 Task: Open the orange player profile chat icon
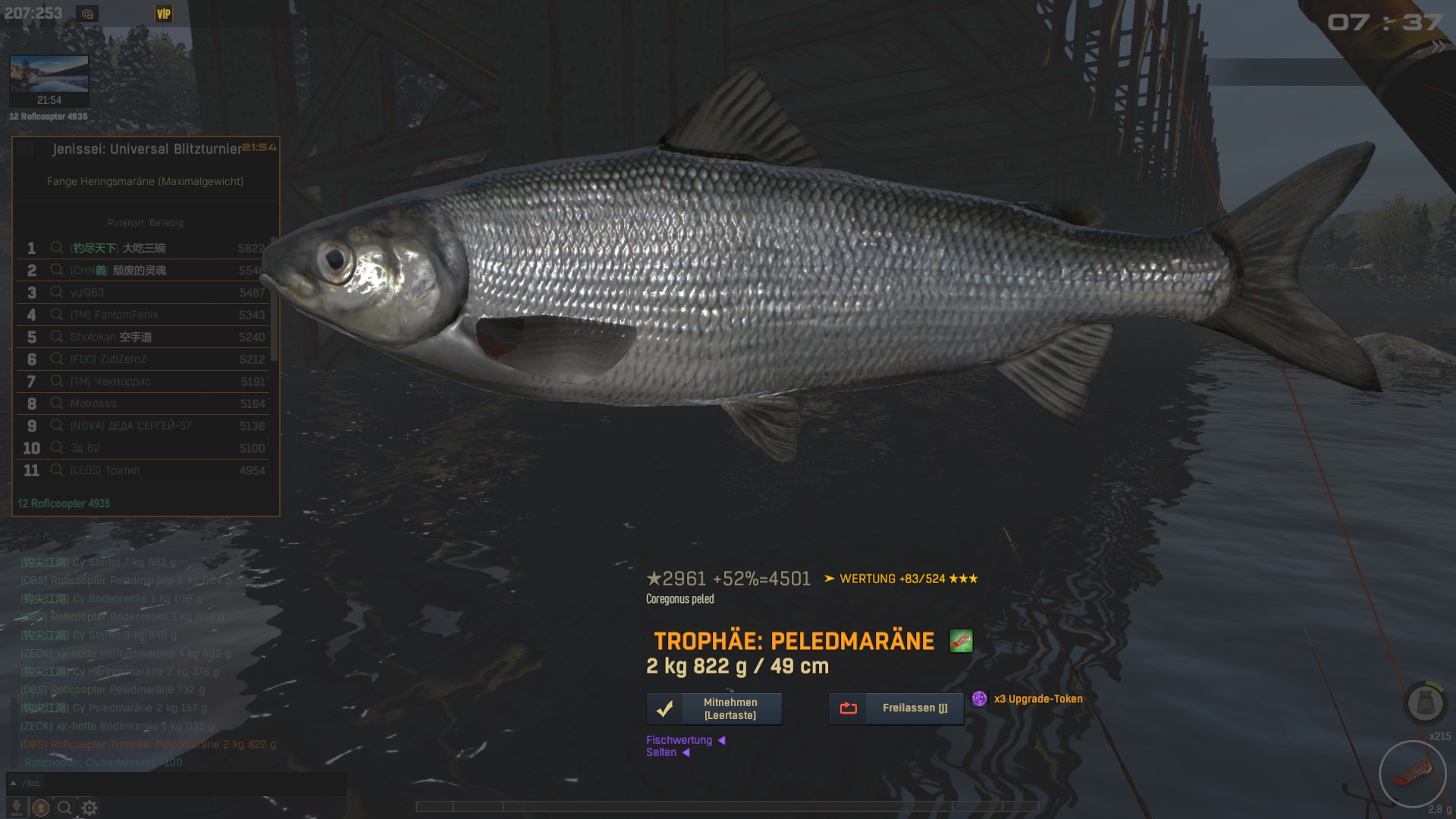(x=41, y=808)
